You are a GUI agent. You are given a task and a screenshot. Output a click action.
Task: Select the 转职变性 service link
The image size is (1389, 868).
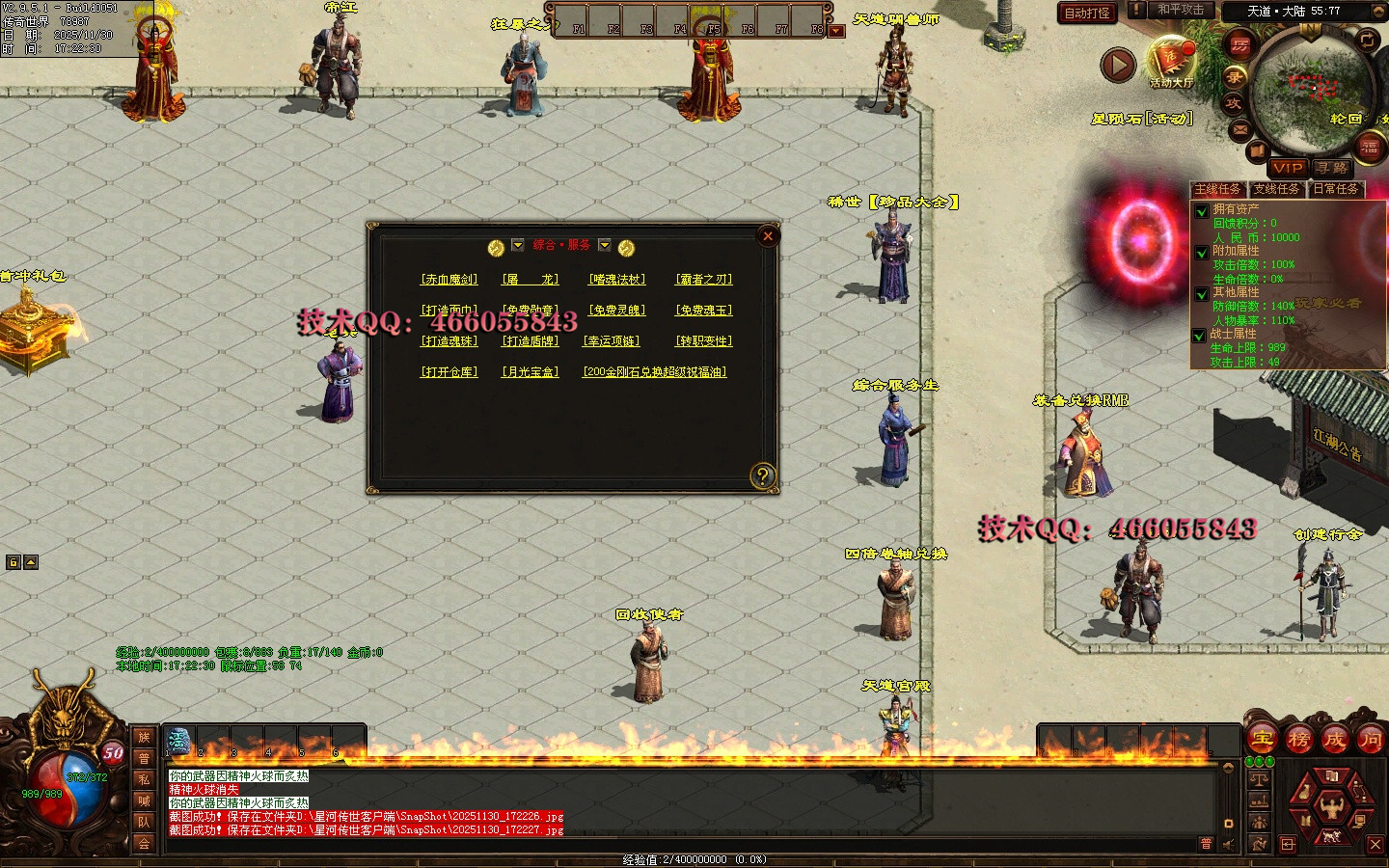pyautogui.click(x=703, y=341)
